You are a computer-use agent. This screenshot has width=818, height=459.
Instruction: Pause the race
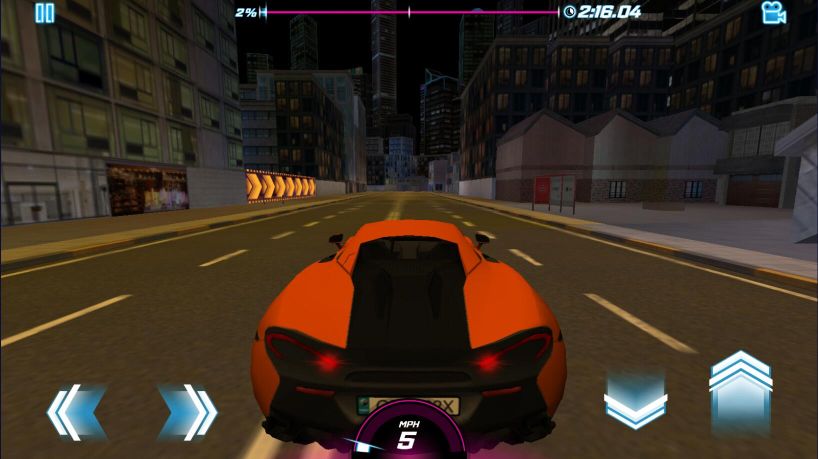point(44,13)
